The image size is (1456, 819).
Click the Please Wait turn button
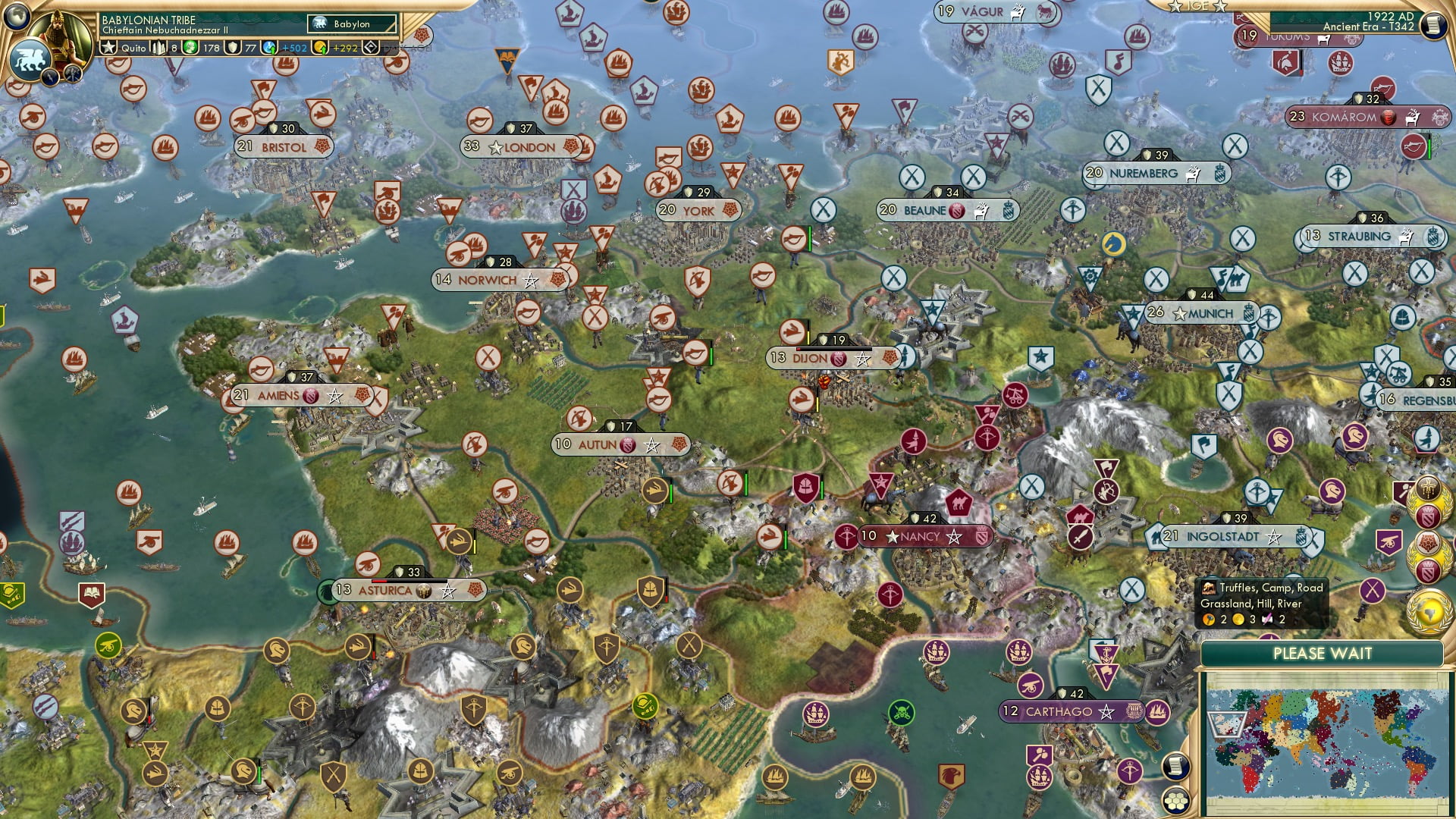[1322, 654]
